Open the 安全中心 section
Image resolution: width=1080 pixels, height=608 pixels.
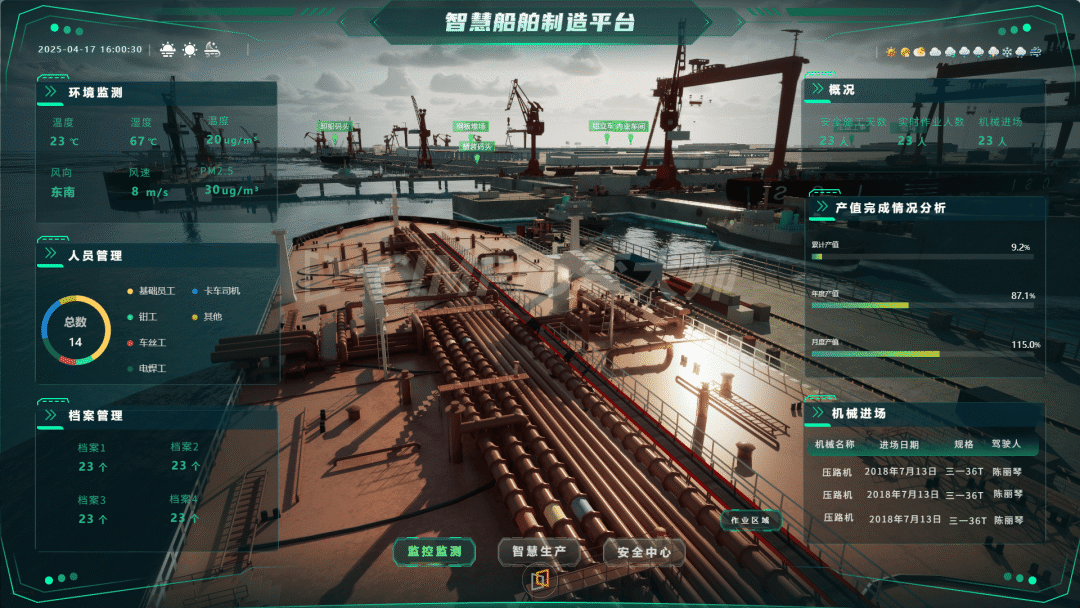pos(644,551)
